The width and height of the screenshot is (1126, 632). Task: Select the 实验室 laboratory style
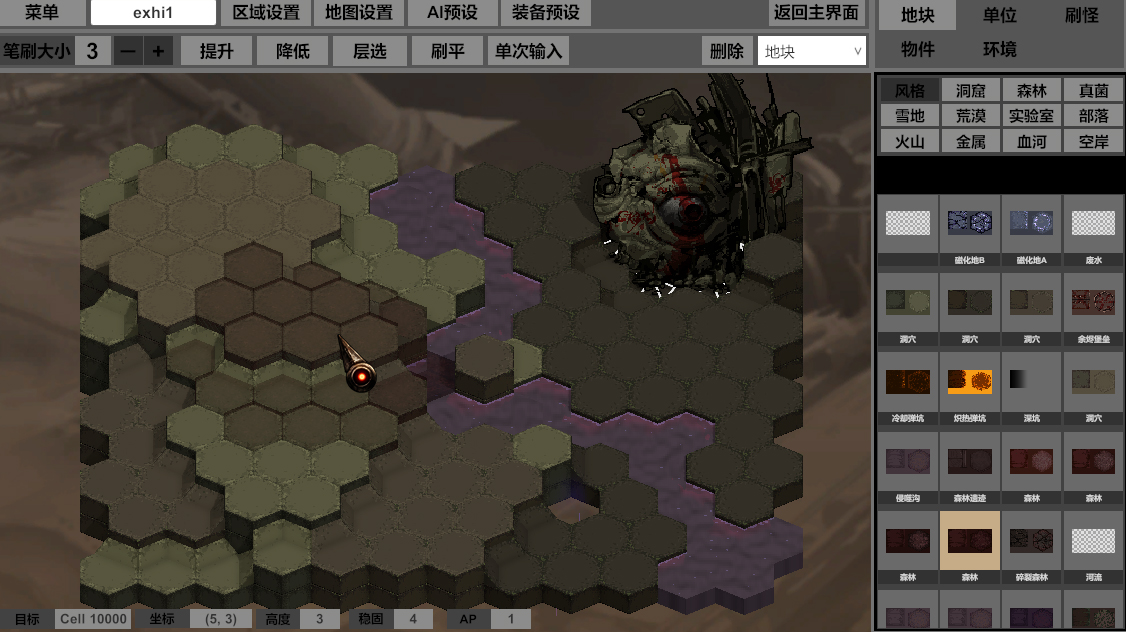click(1031, 116)
